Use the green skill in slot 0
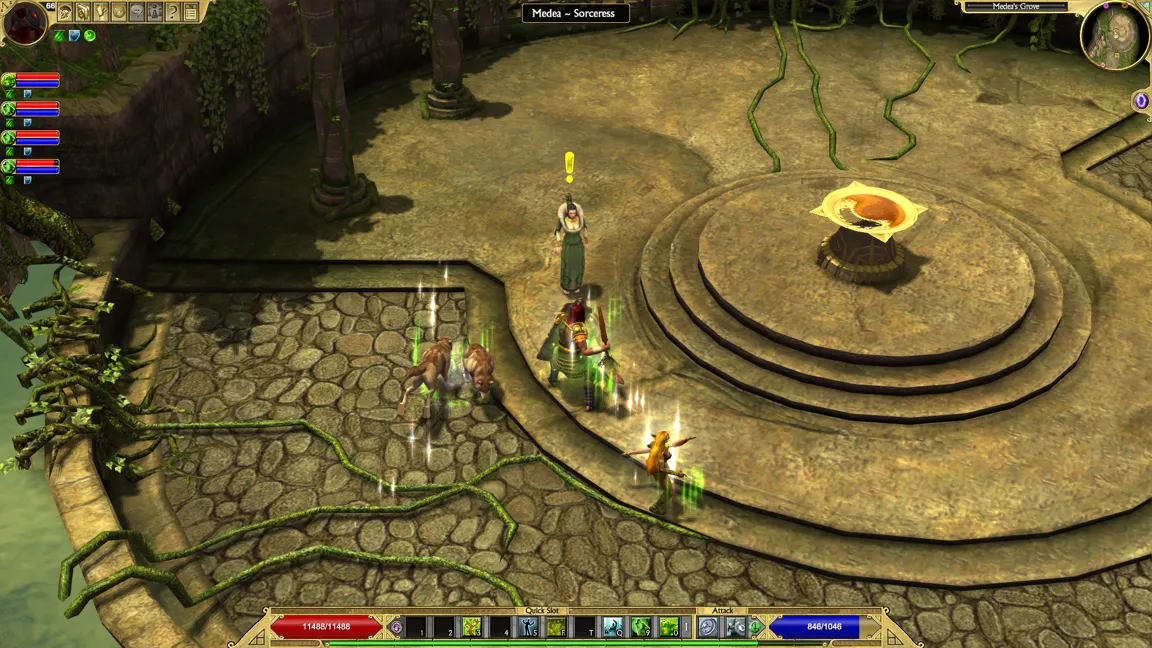Viewport: 1152px width, 648px height. tap(668, 627)
